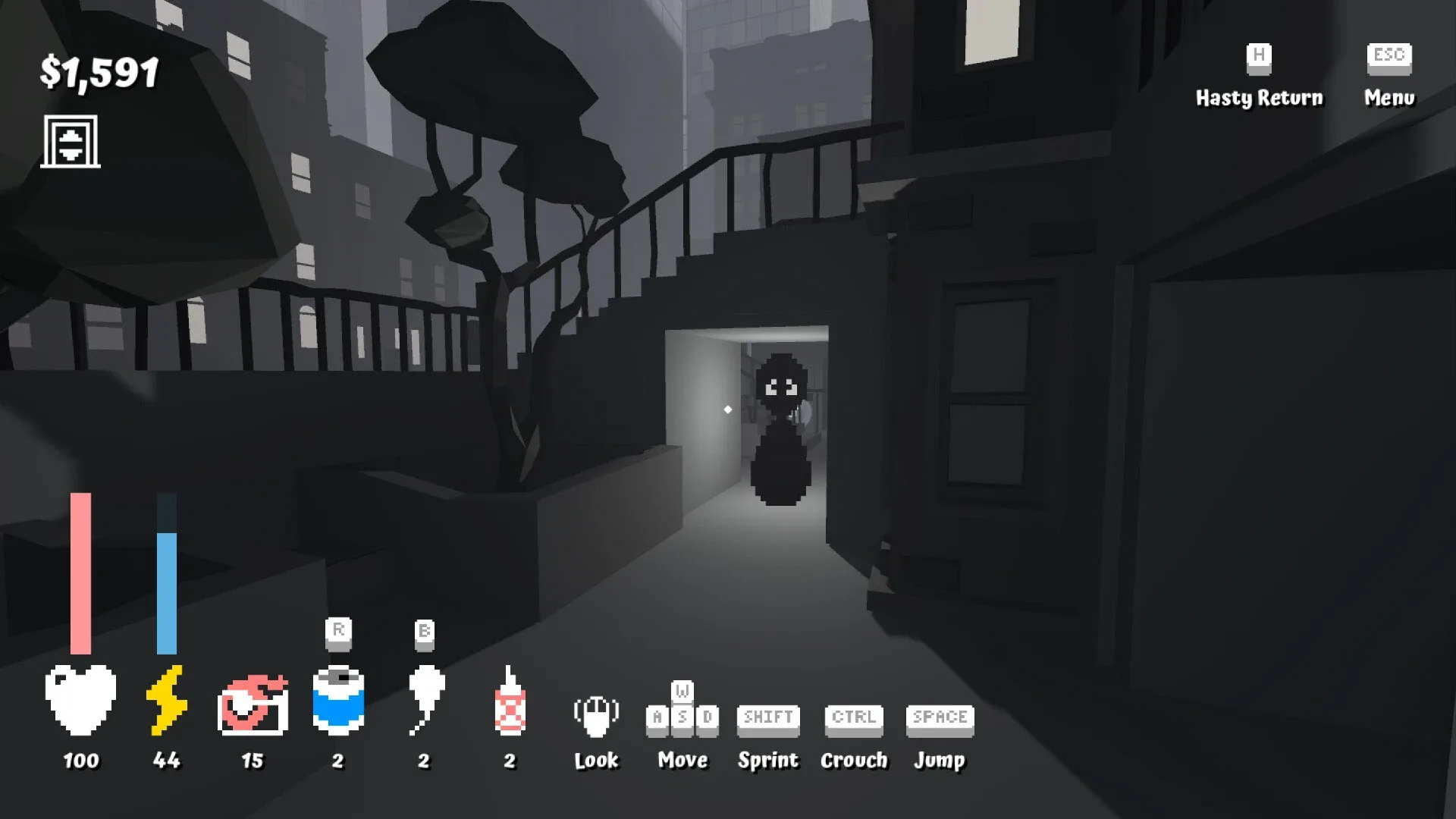
Task: Click the elevator icon below the money counter
Action: (71, 141)
